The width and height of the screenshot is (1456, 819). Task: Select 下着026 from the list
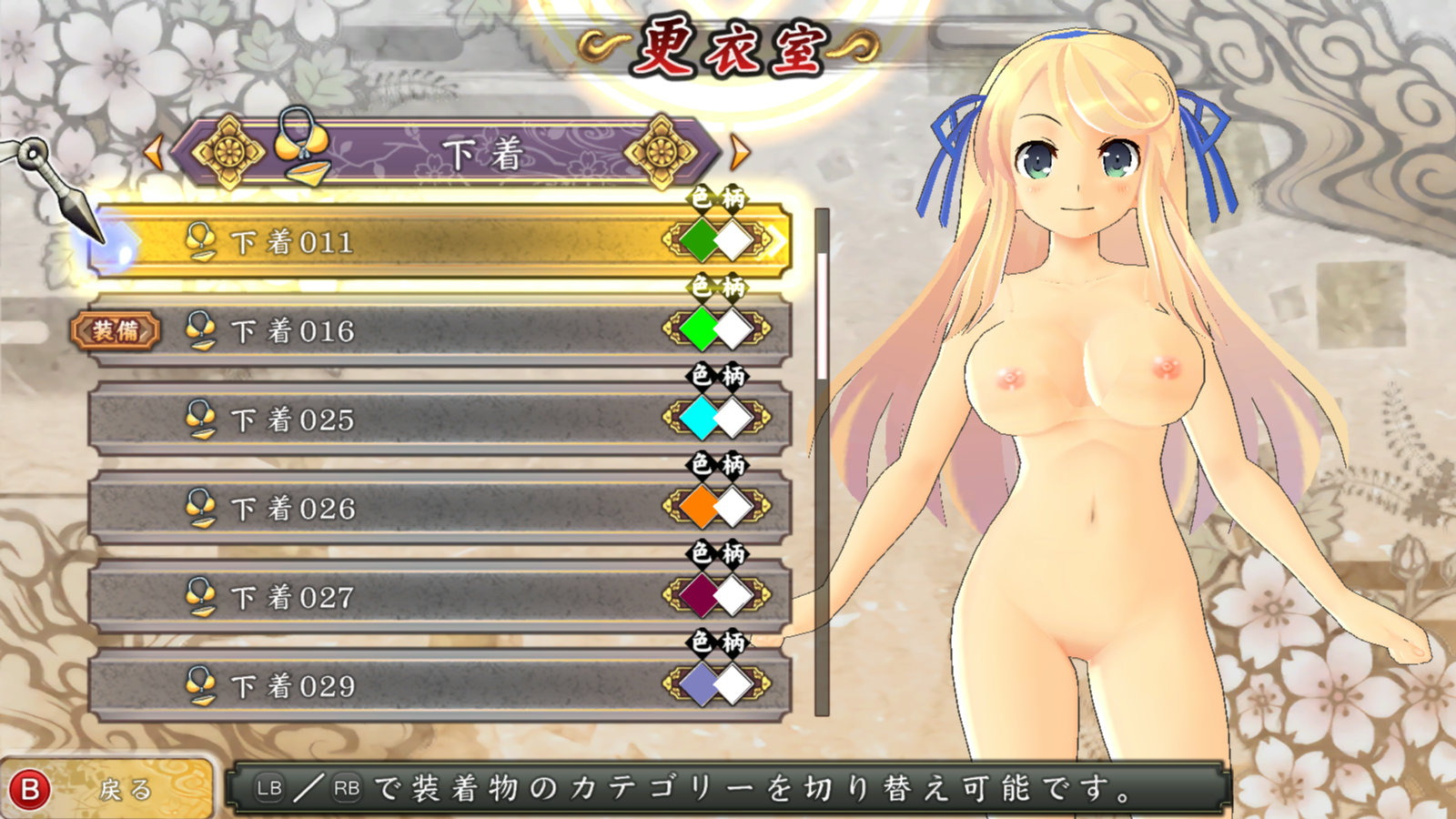409,508
